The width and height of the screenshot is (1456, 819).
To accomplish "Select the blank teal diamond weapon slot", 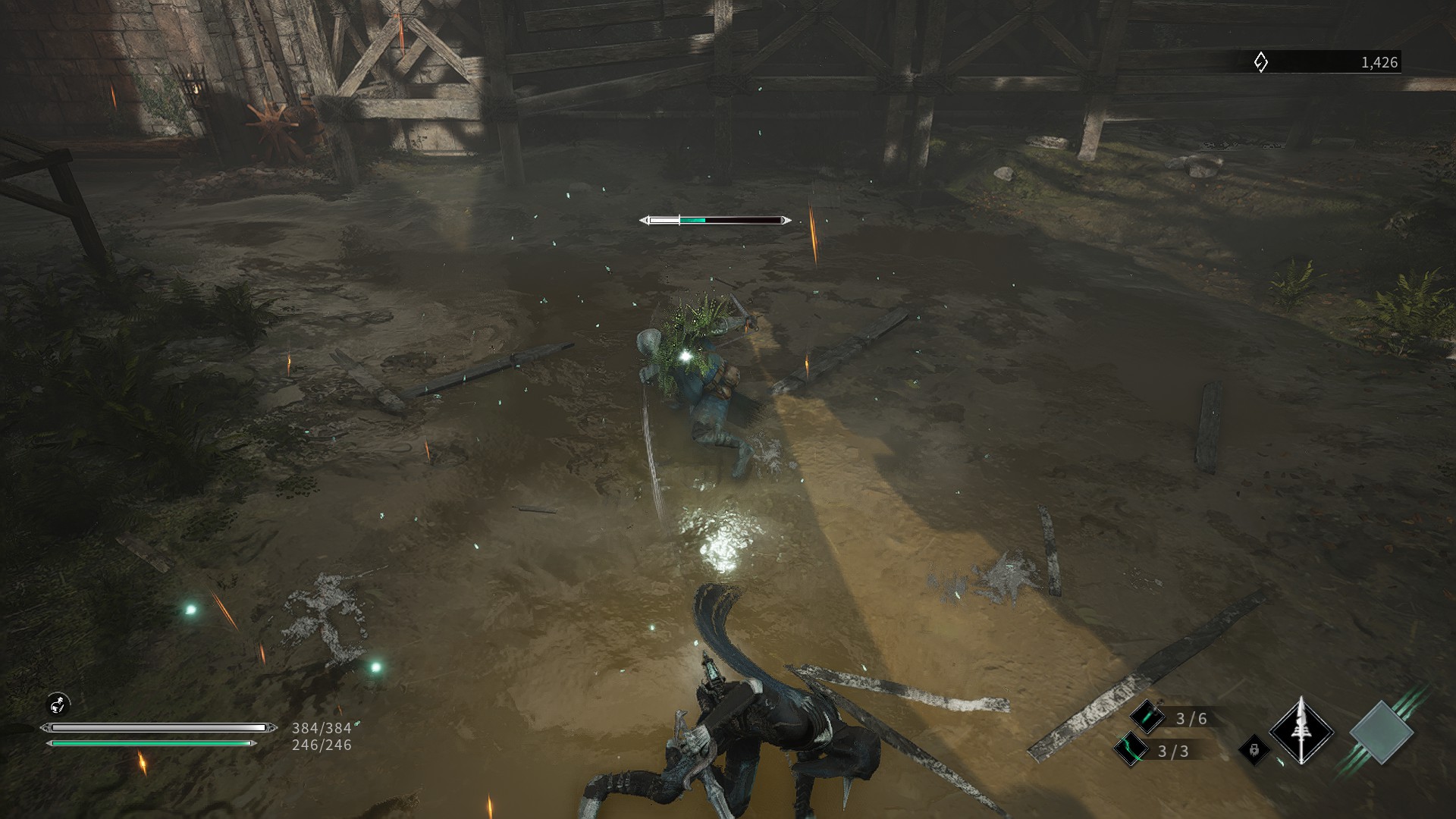I will [1381, 733].
